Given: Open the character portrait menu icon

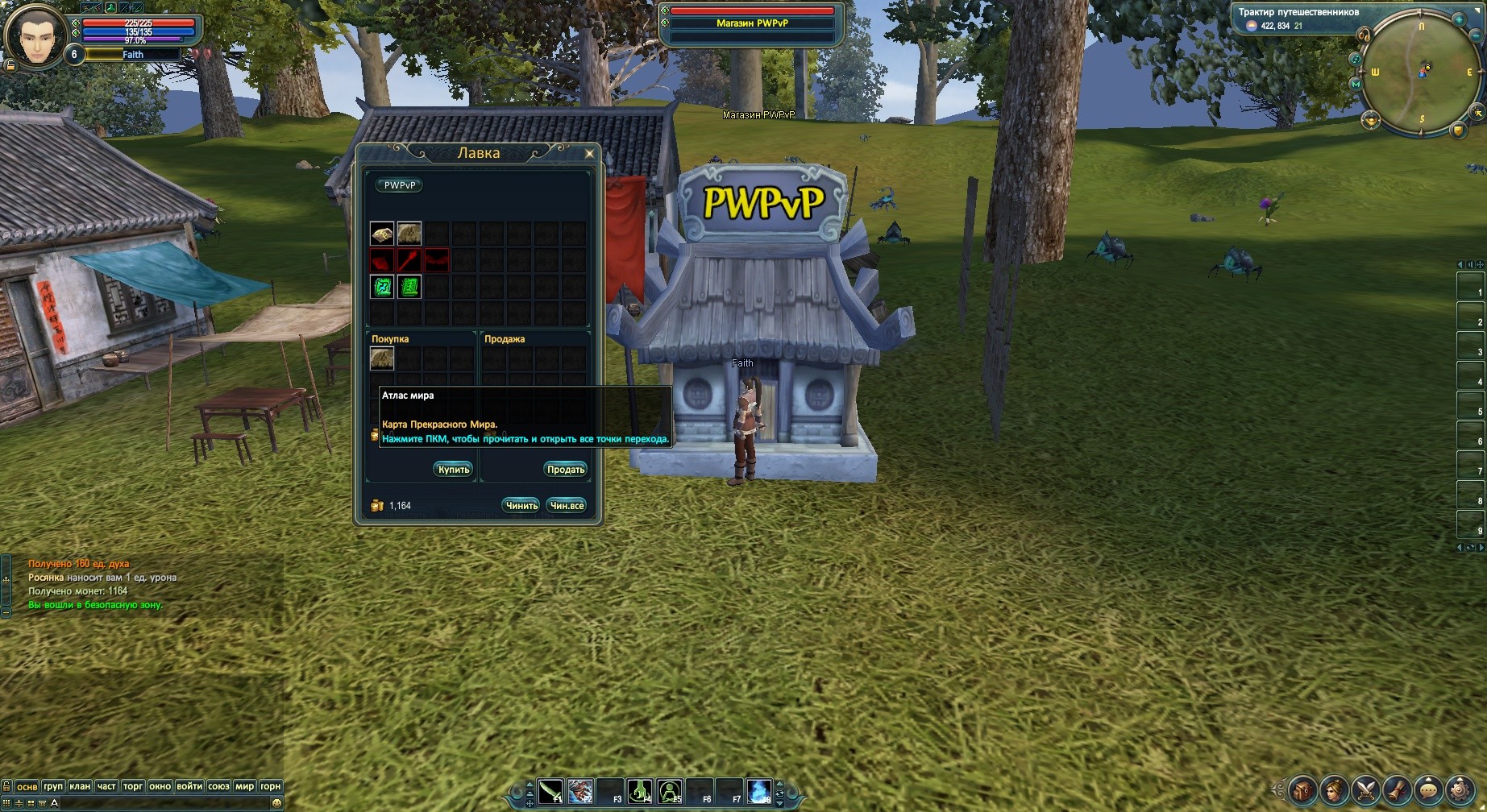Looking at the screenshot, I should [x=1334, y=791].
